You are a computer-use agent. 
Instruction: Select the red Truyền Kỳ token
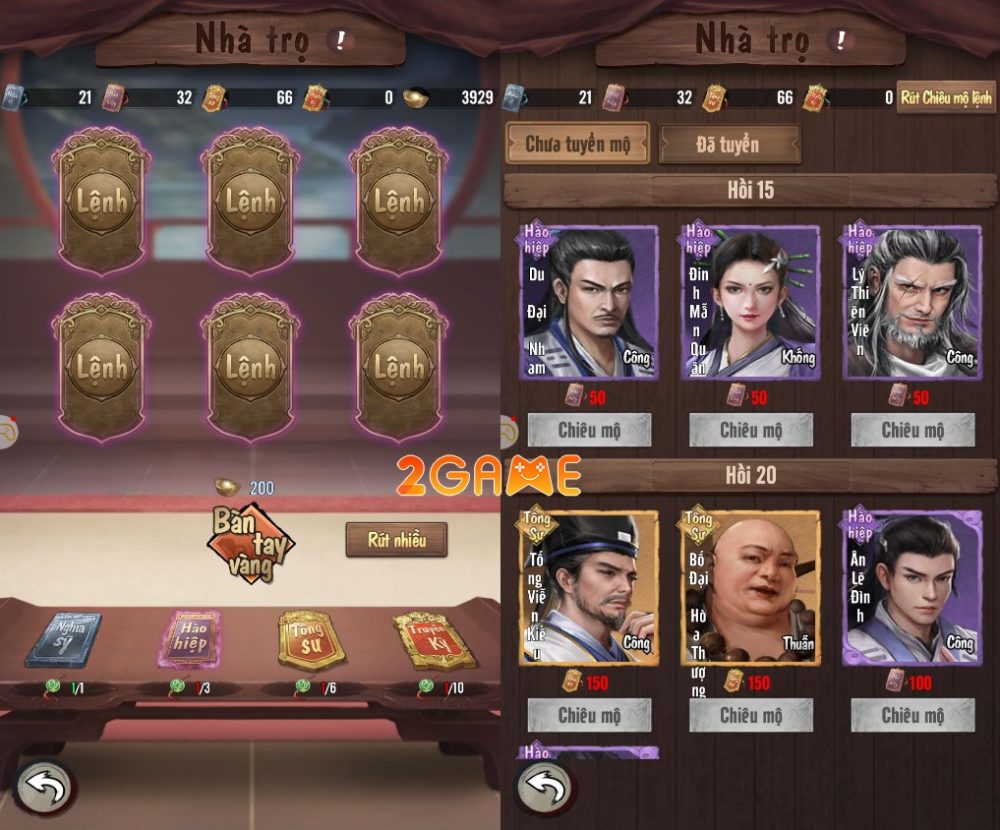tap(432, 639)
